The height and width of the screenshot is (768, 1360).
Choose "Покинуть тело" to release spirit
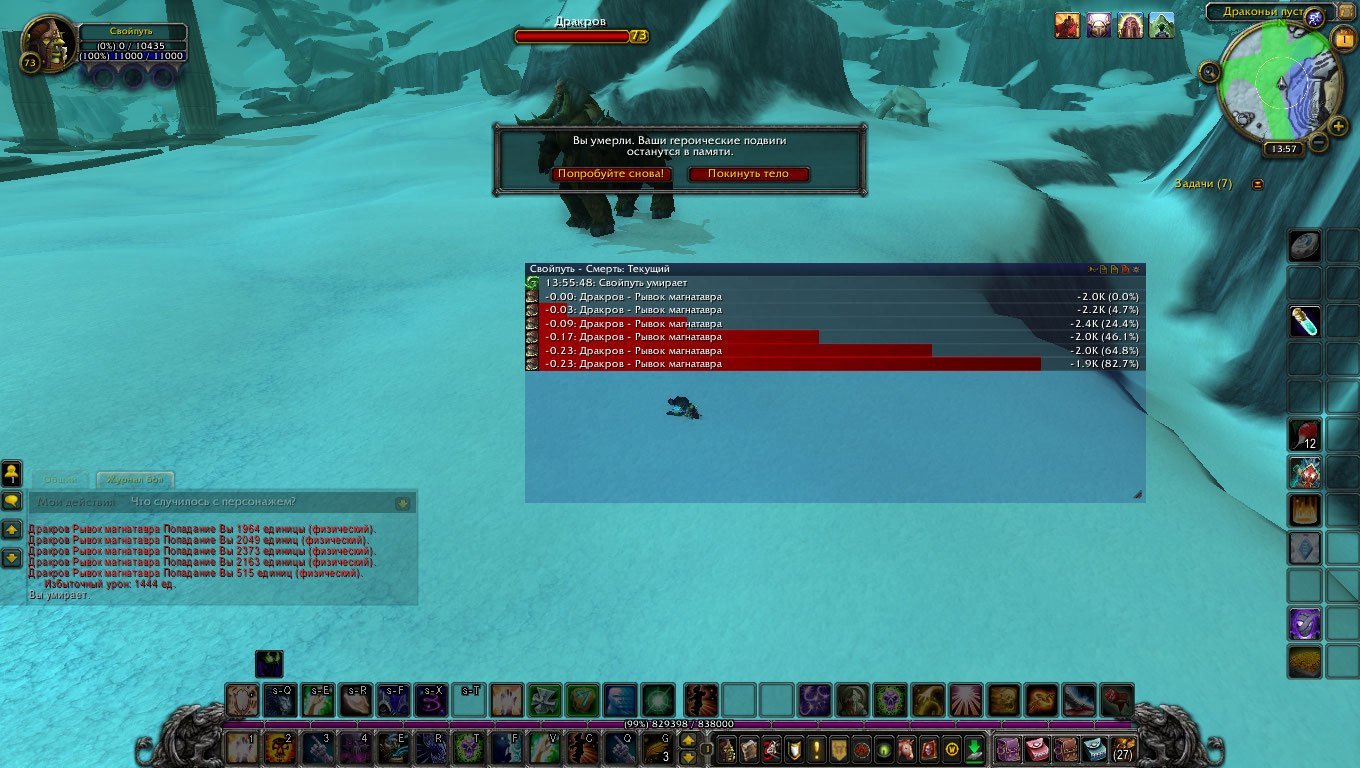pos(748,174)
